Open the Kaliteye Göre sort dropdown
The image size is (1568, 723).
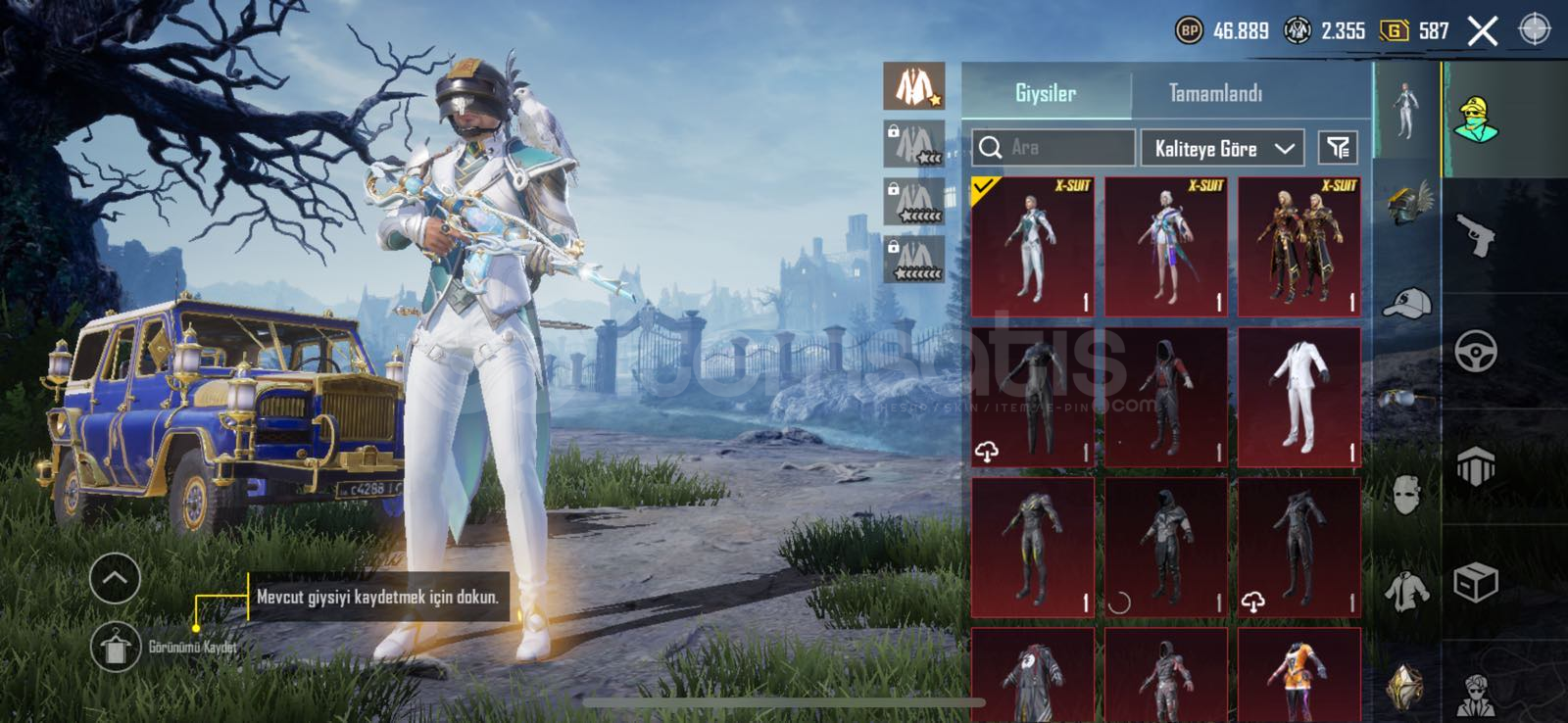tap(1222, 148)
